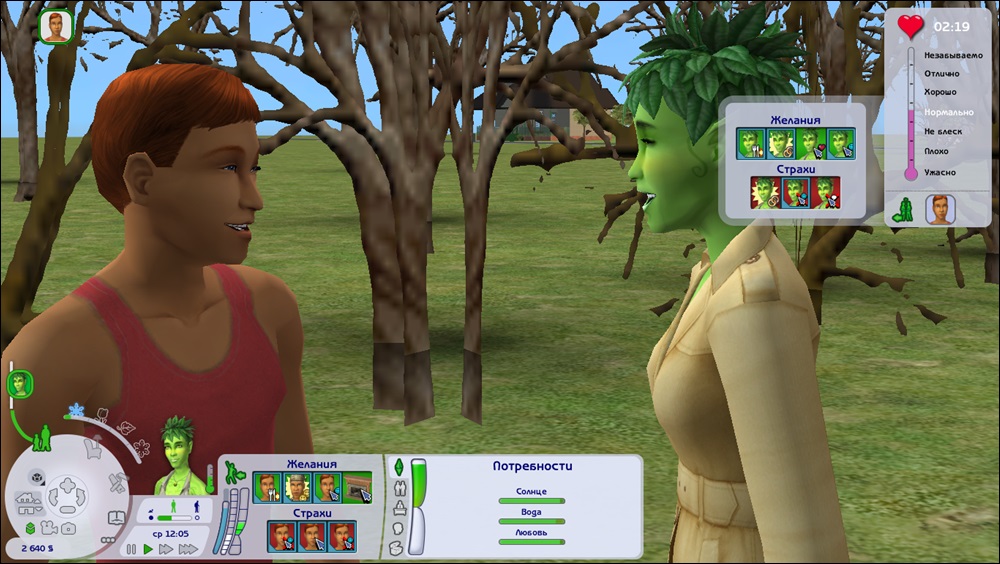Activate triple fast-forward speed
The height and width of the screenshot is (564, 1000).
tap(186, 549)
